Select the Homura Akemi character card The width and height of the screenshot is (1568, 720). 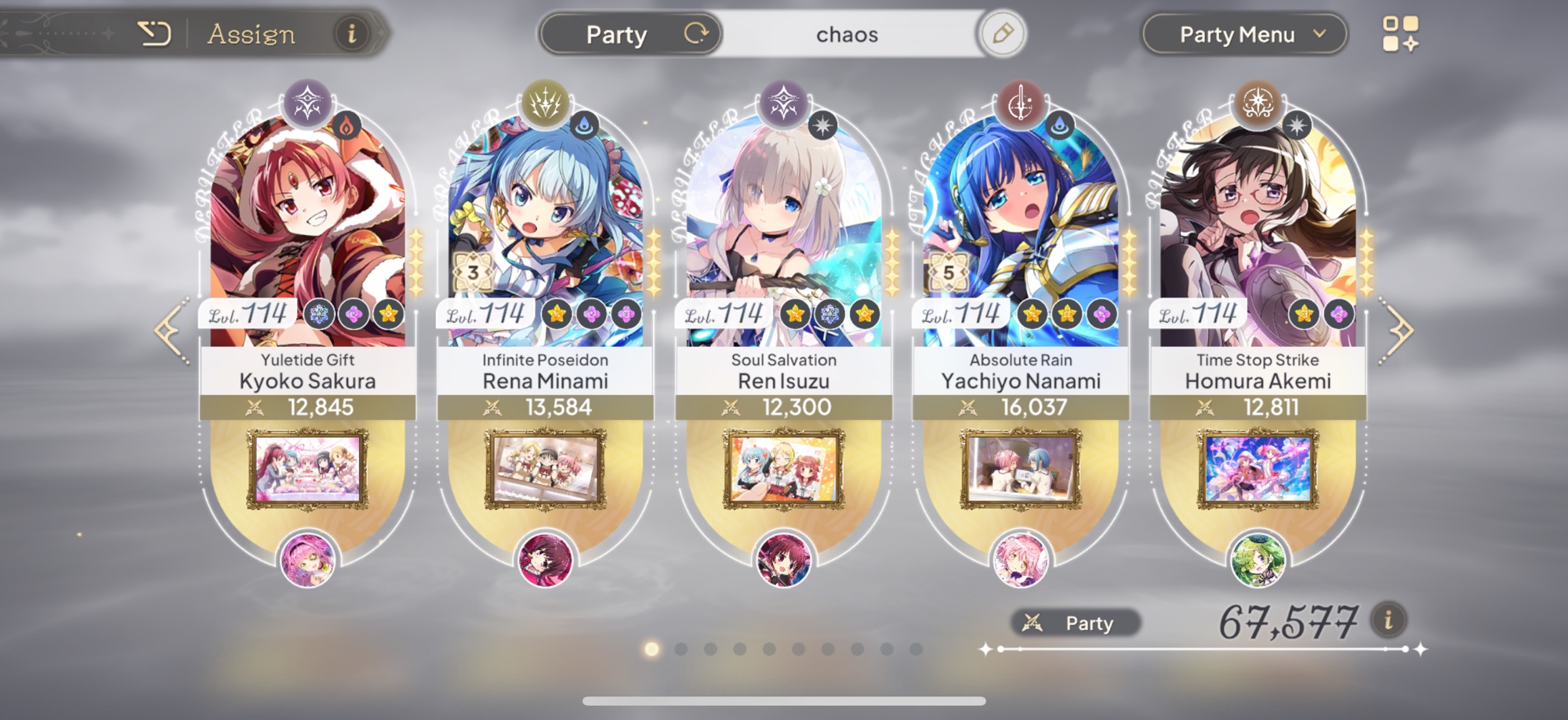coord(1258,235)
